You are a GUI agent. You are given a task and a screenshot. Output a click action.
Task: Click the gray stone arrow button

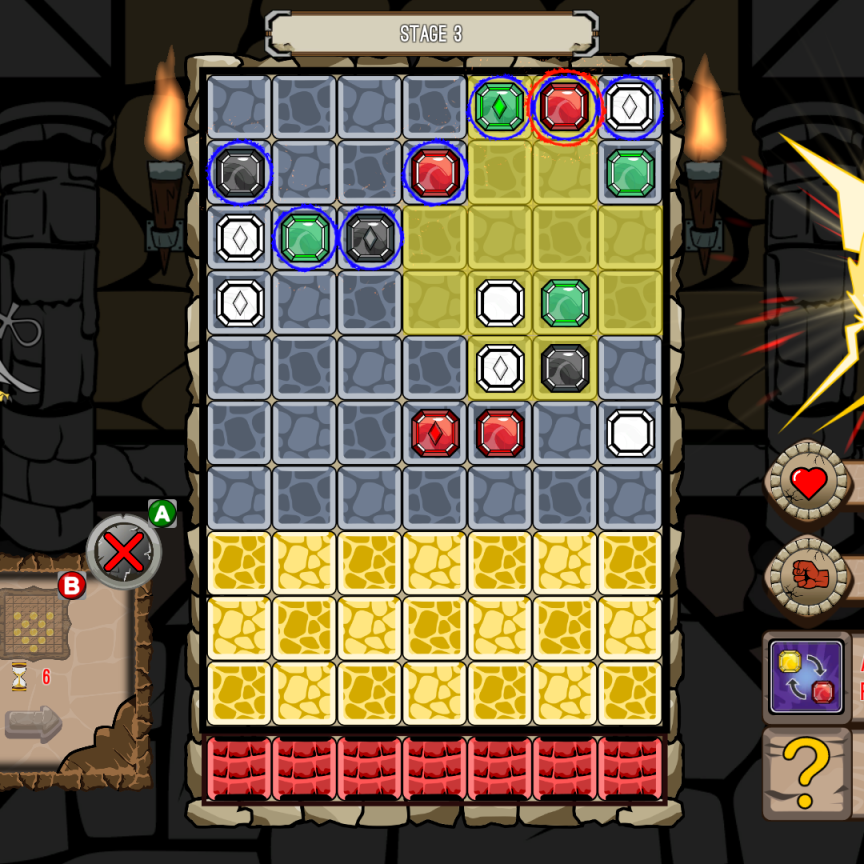33,723
